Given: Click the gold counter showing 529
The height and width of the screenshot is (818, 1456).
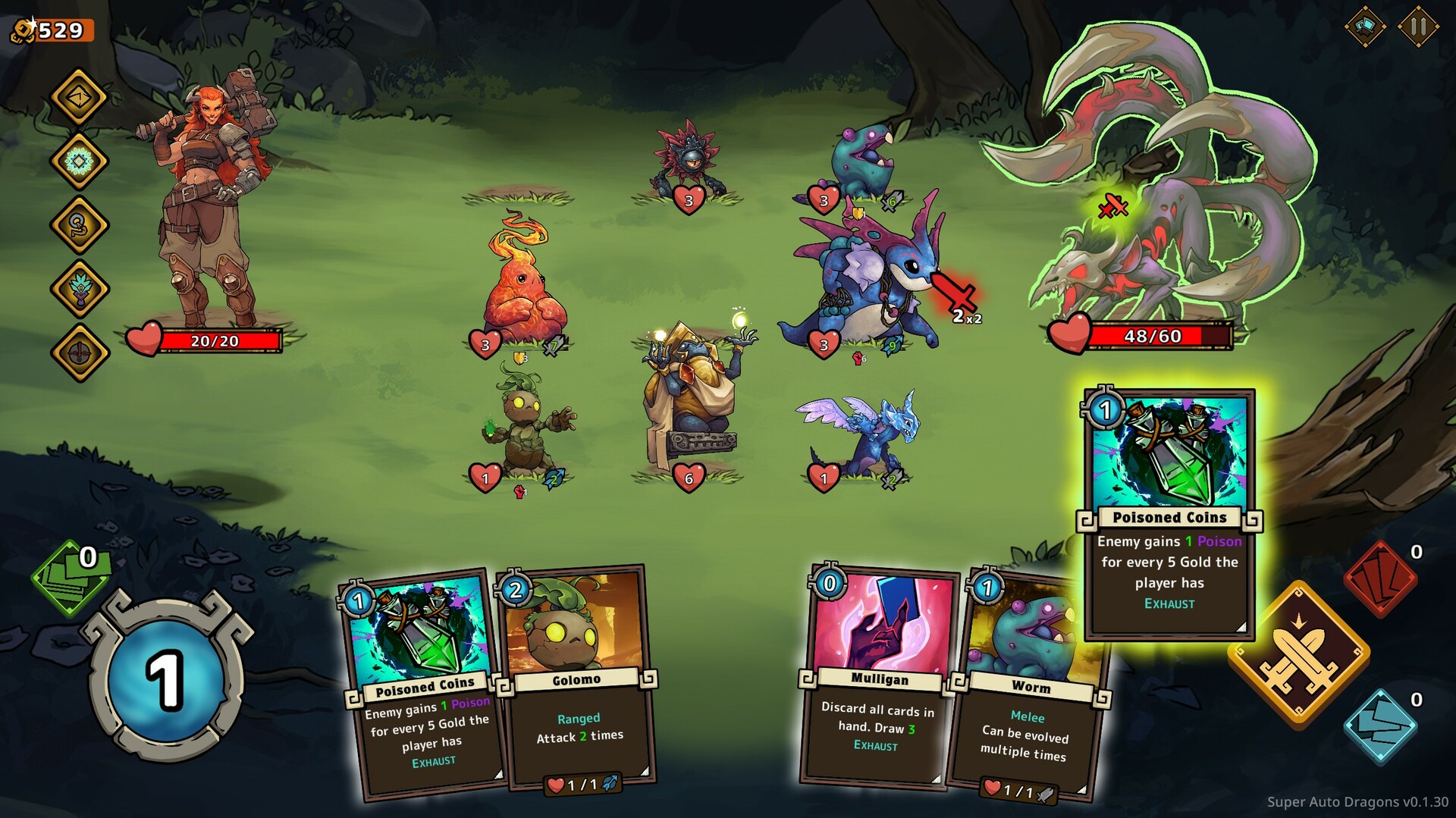Looking at the screenshot, I should point(51,31).
